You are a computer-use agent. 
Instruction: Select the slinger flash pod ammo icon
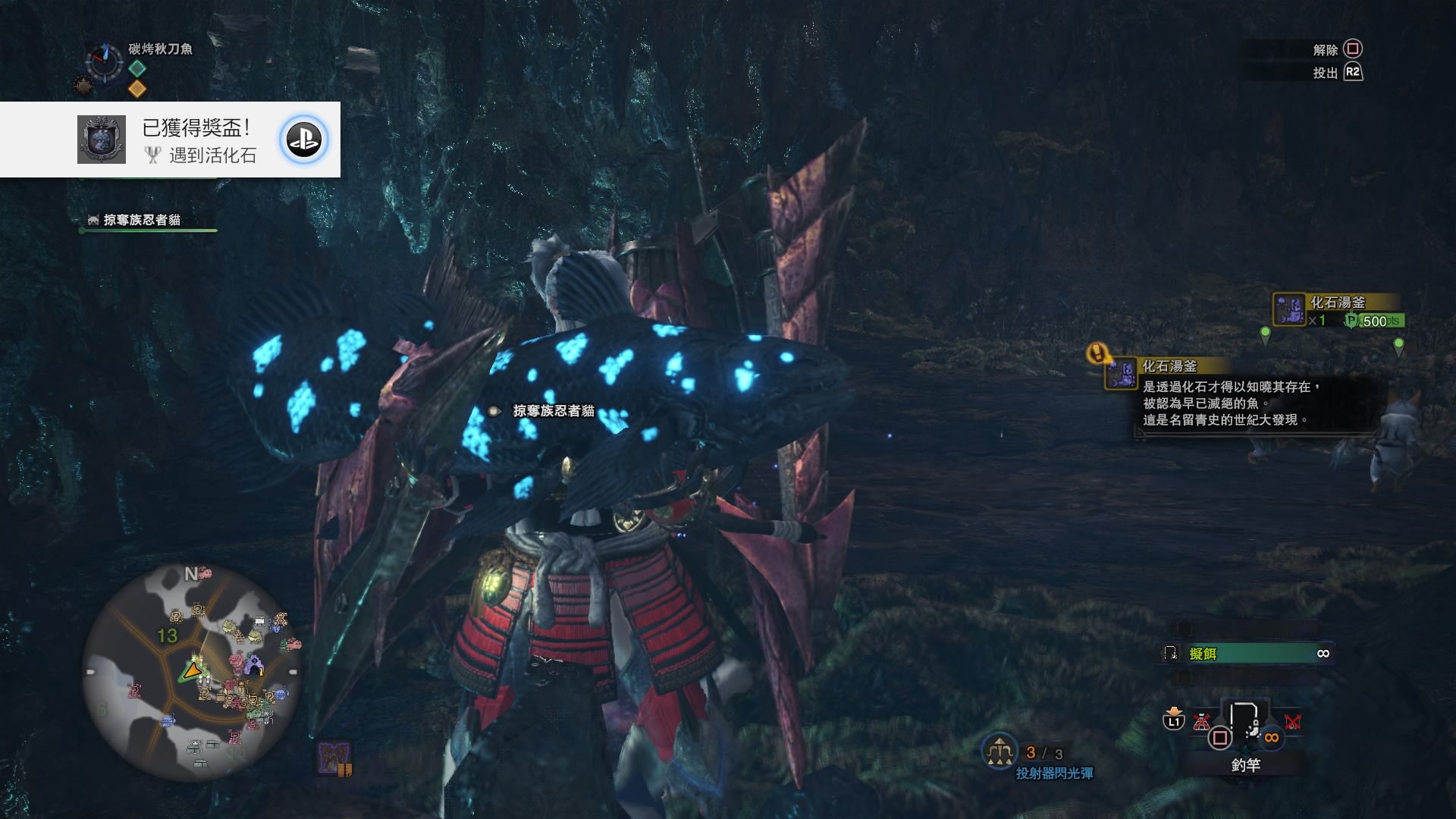pyautogui.click(x=999, y=752)
